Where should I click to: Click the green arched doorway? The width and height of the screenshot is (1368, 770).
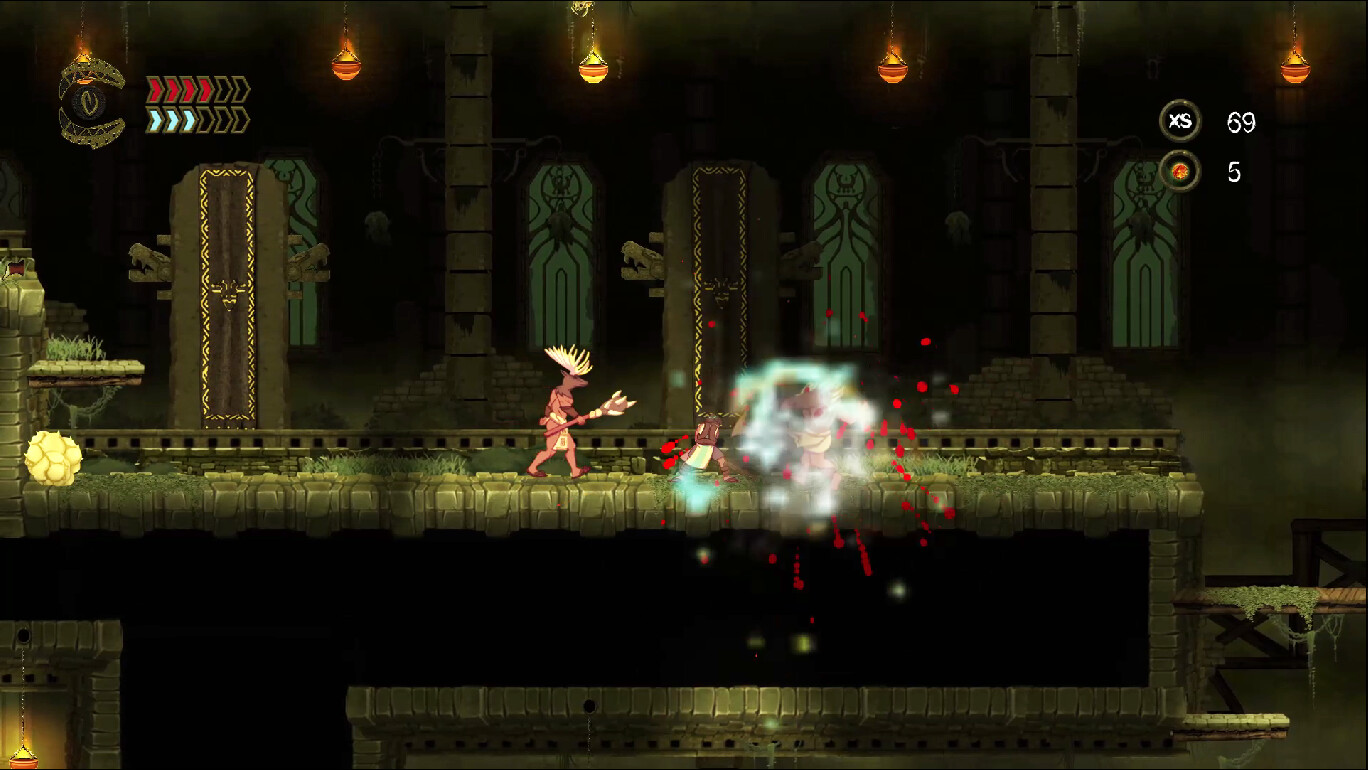563,250
